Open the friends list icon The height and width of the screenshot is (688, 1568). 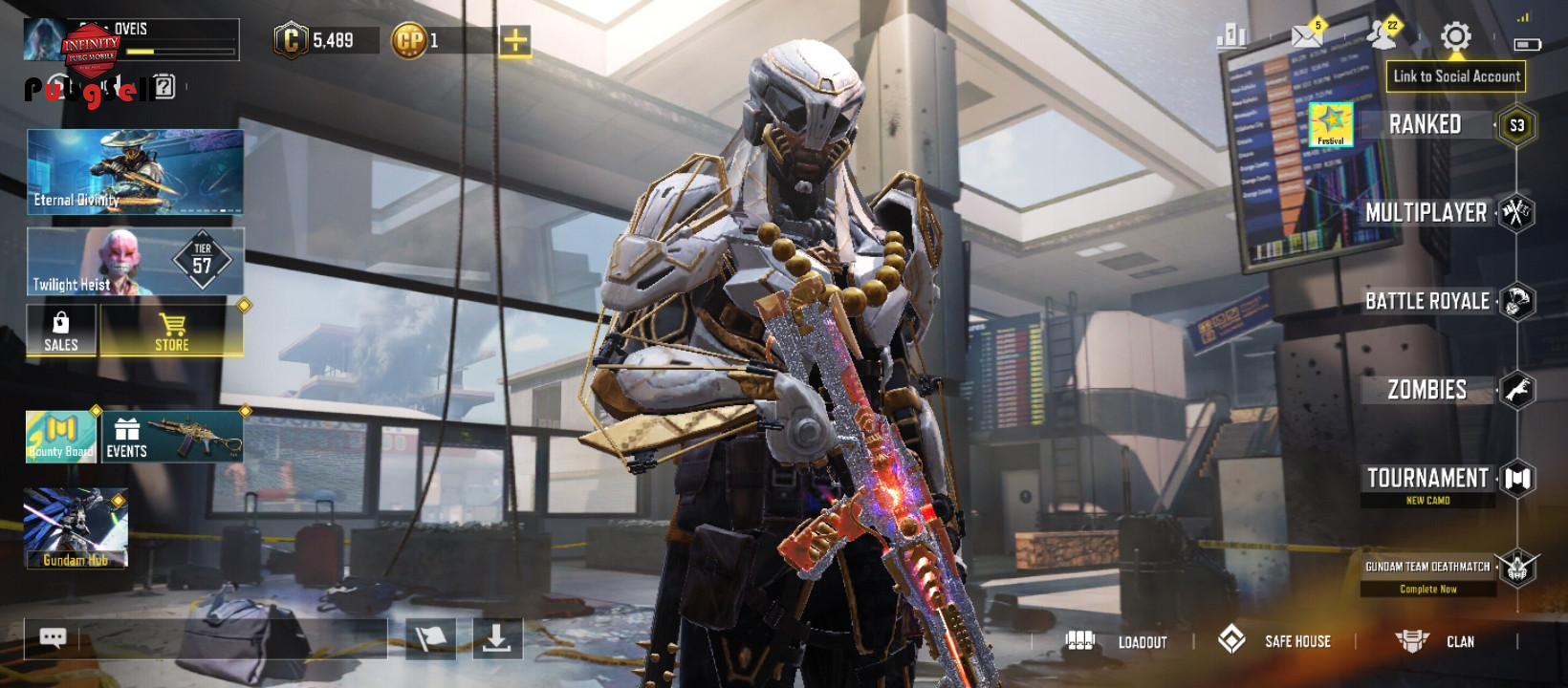(x=1382, y=35)
